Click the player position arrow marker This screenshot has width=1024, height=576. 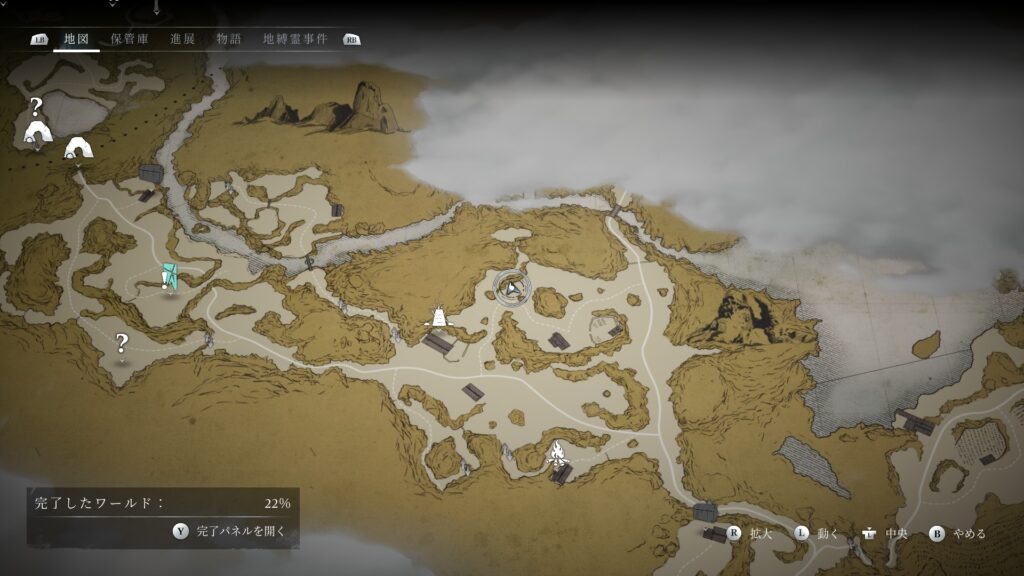click(x=512, y=288)
